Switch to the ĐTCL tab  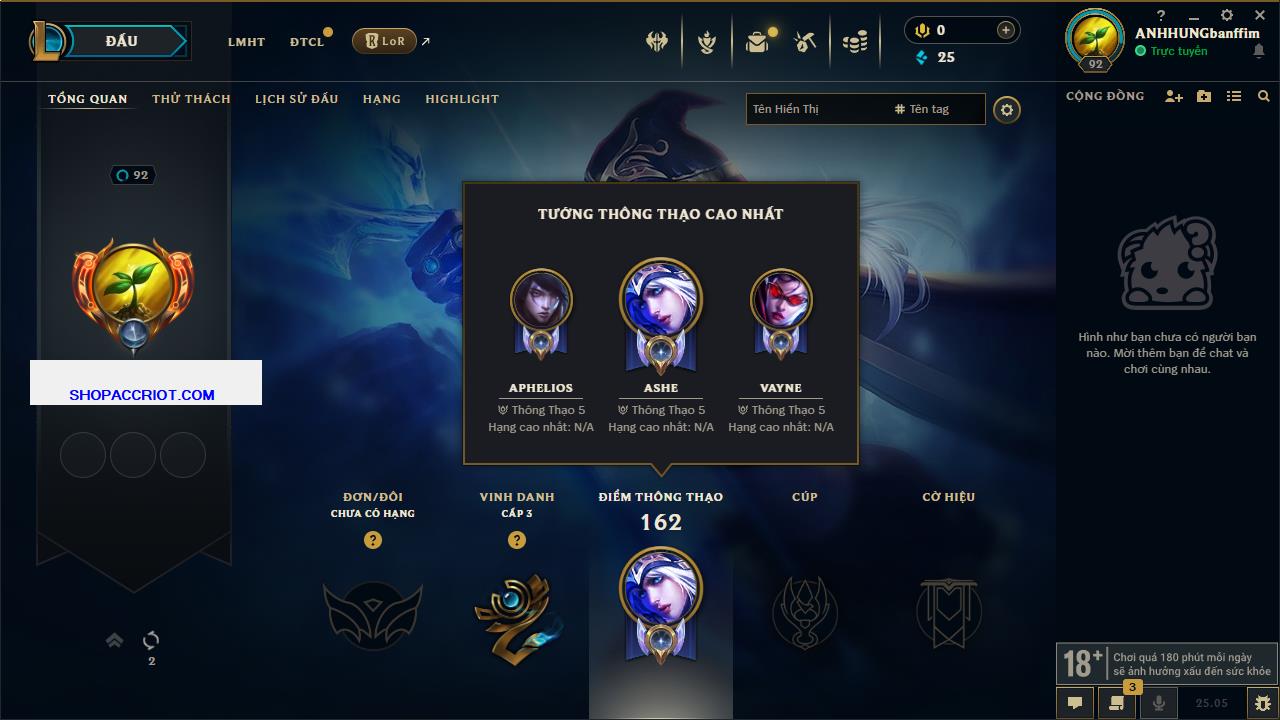(x=307, y=42)
